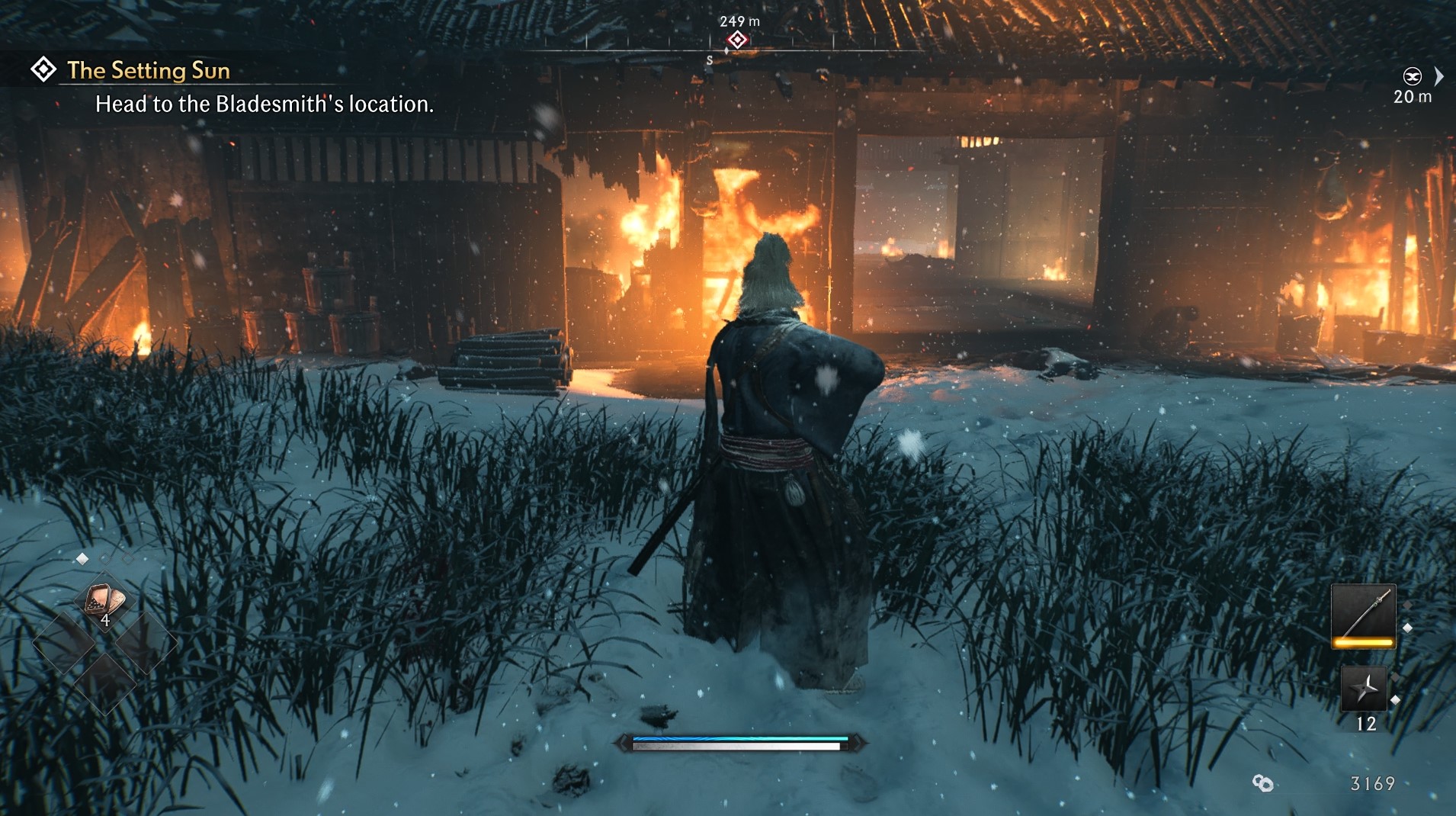This screenshot has width=1456, height=816.
Task: Click the caltrop count label showing 4
Action: click(106, 620)
